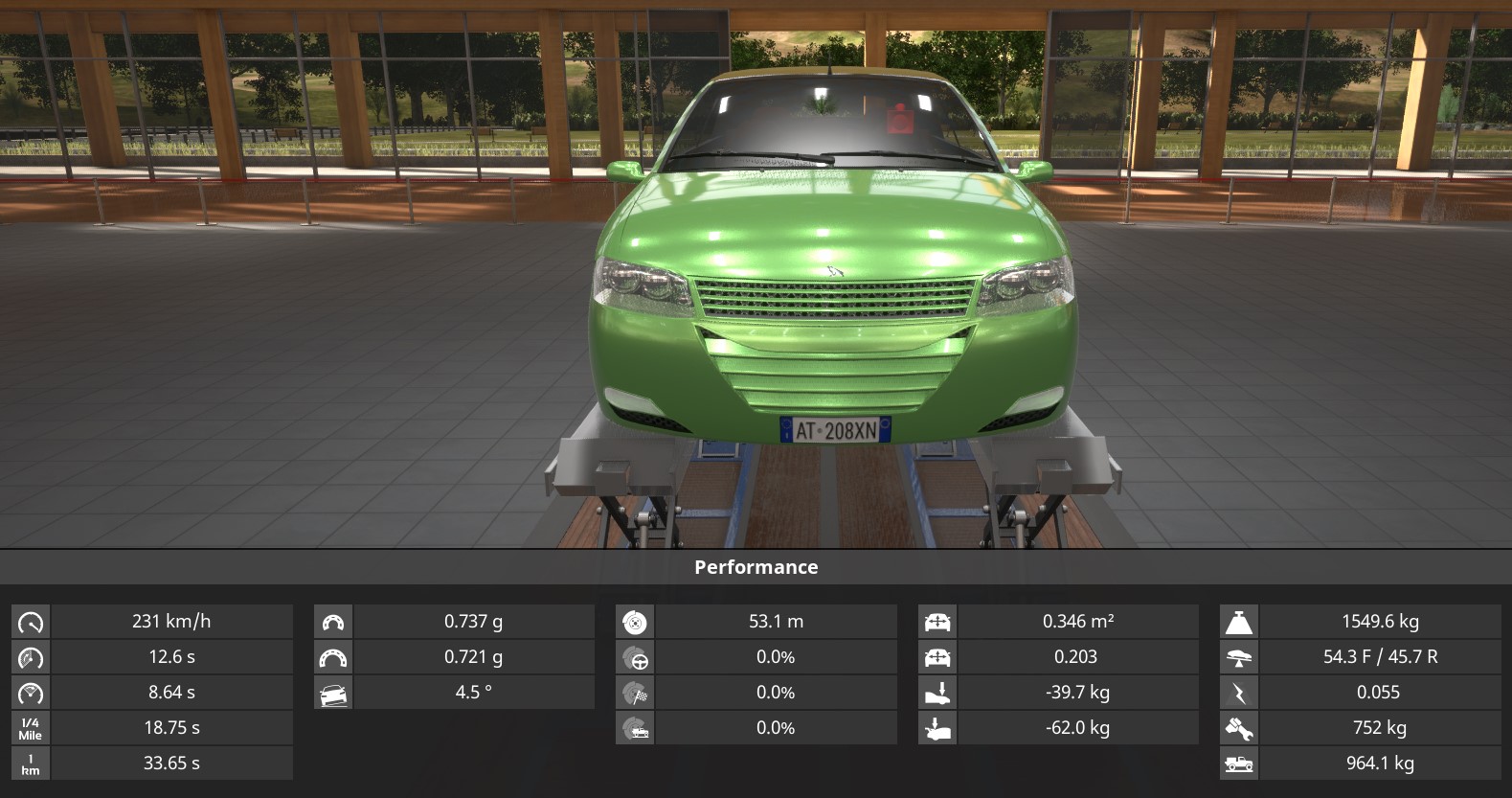The width and height of the screenshot is (1512, 798).
Task: Select the quarter mile time icon
Action: [31, 728]
